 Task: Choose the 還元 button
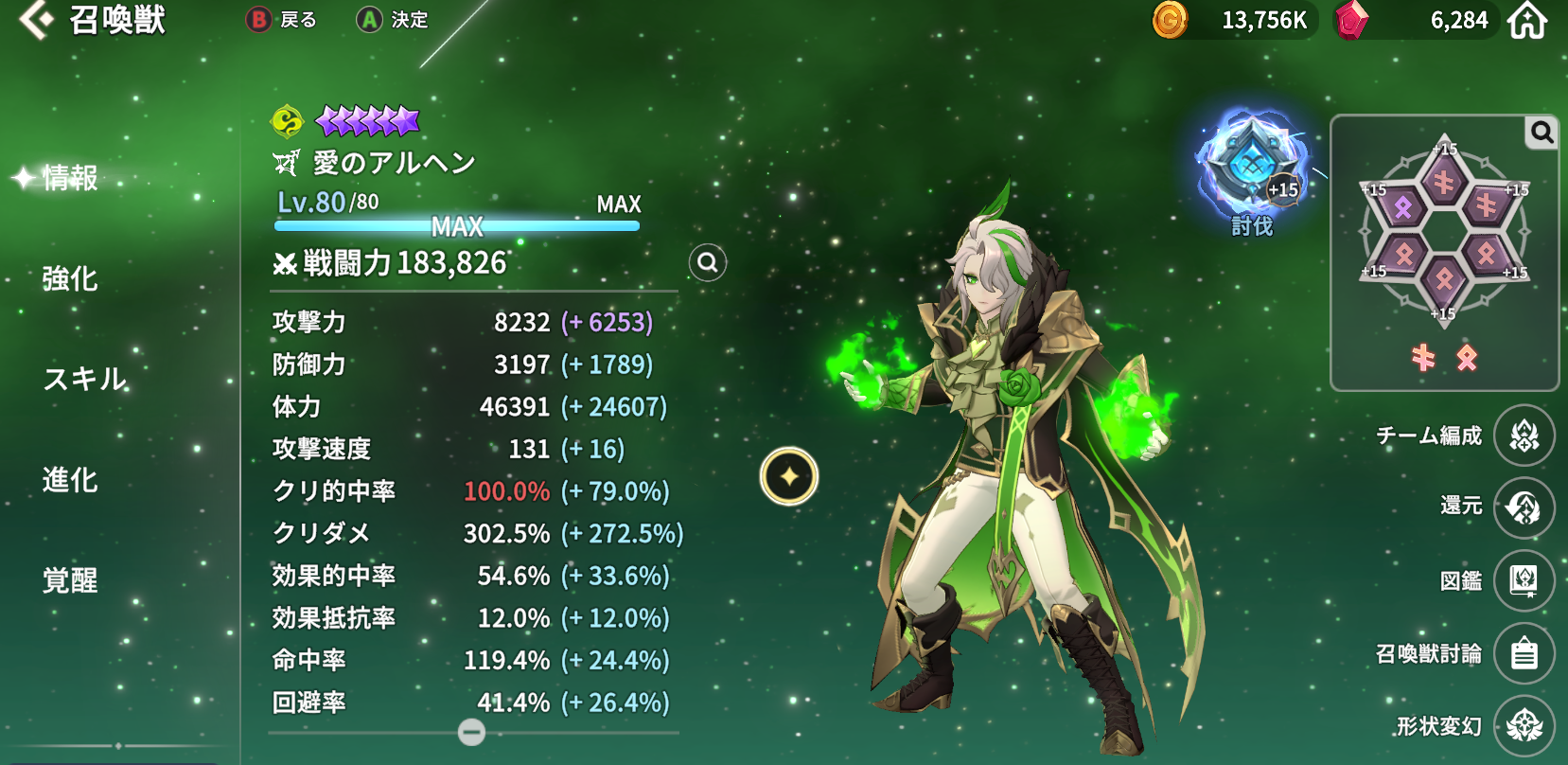[1524, 507]
